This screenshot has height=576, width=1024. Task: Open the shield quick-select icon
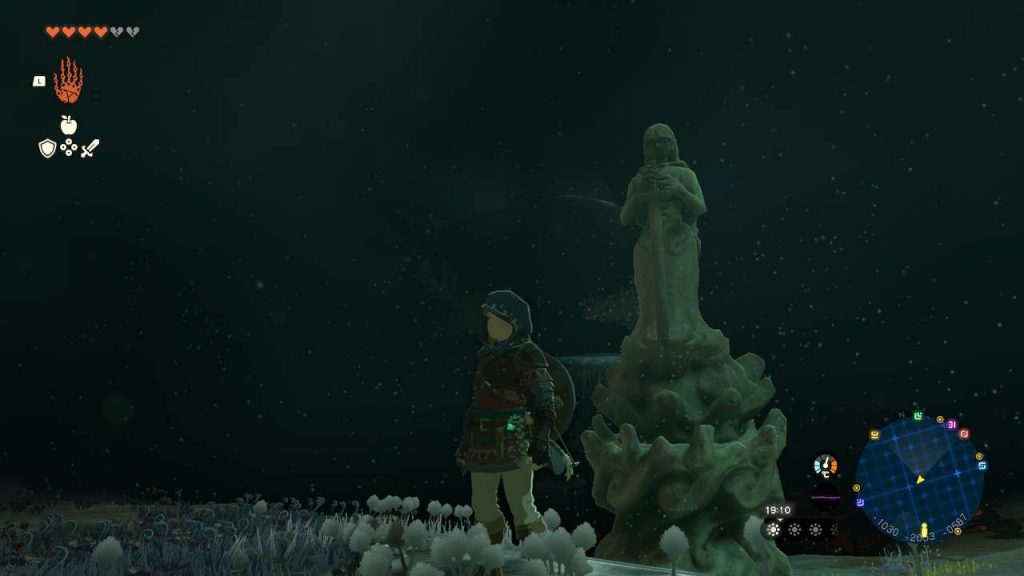(x=47, y=148)
